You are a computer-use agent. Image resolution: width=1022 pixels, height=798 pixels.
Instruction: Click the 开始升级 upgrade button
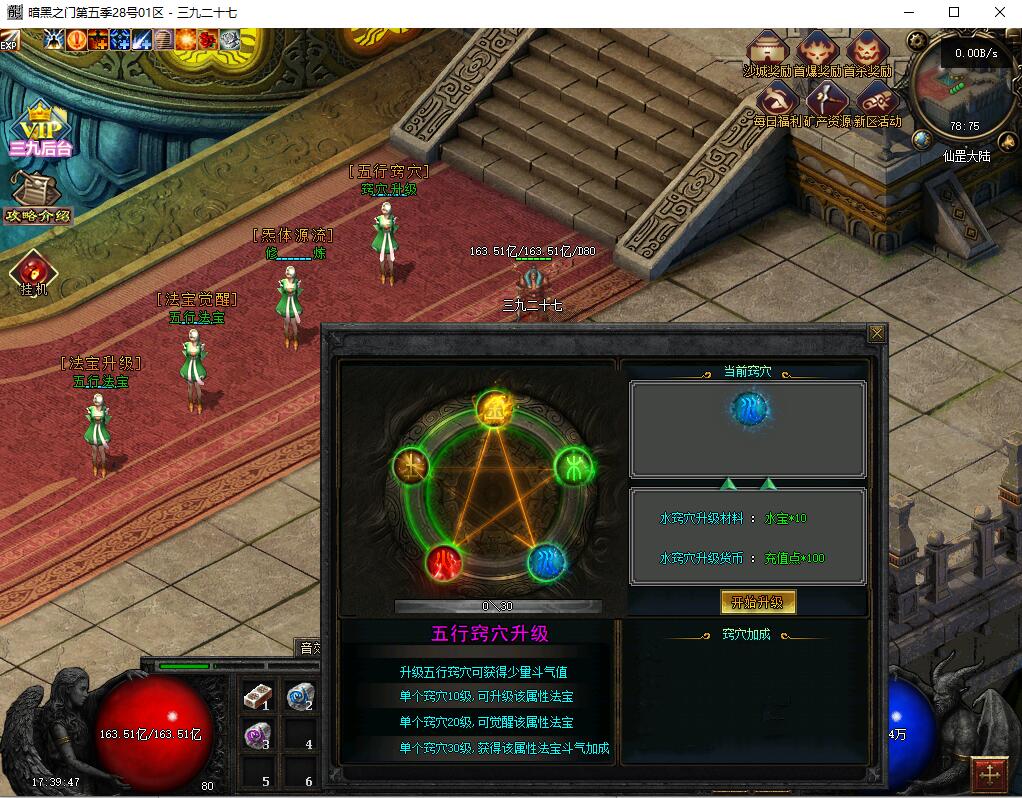(x=758, y=602)
